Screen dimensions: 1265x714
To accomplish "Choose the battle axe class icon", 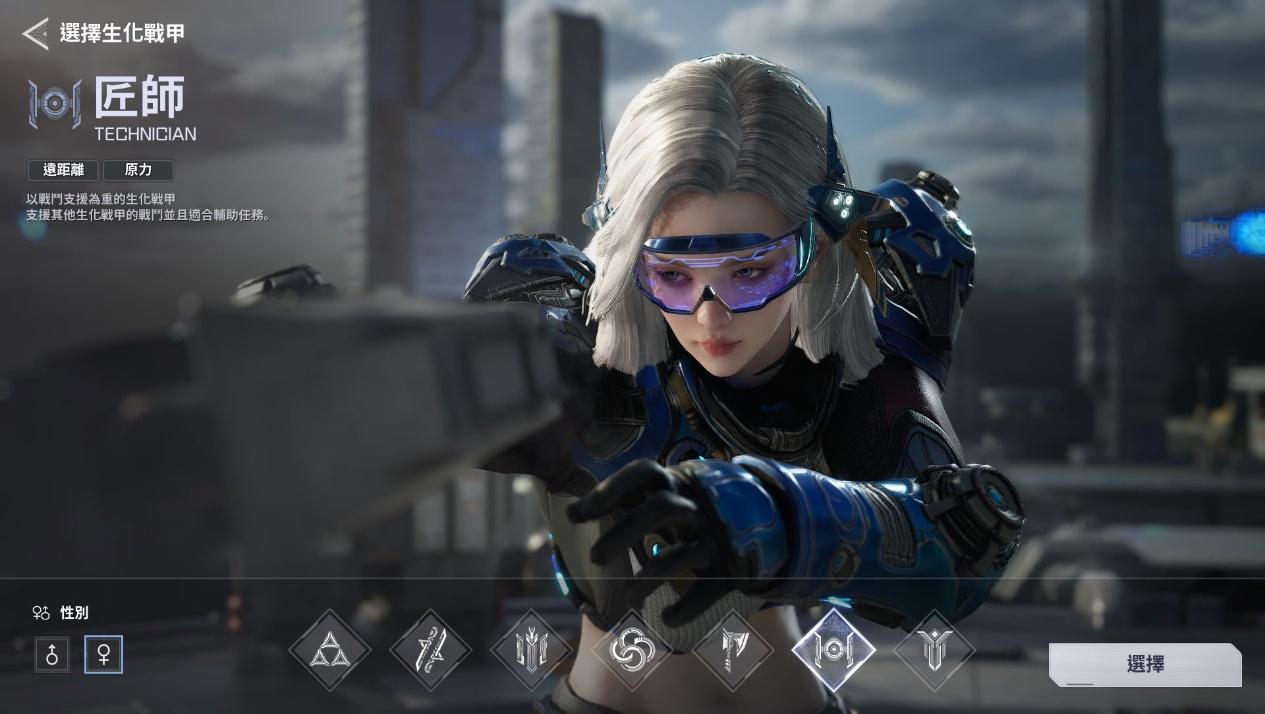I will (733, 650).
